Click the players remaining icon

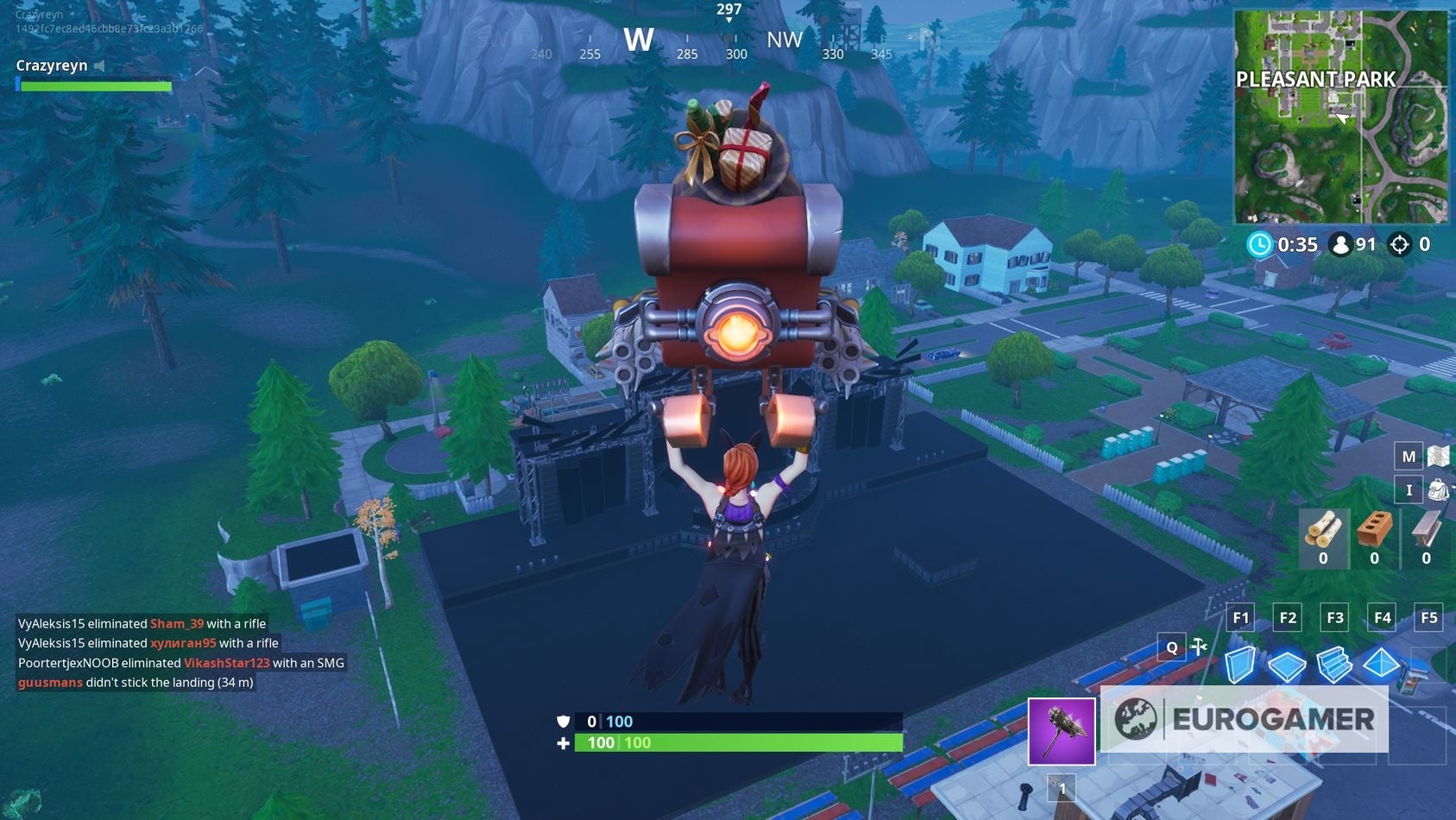[1340, 245]
